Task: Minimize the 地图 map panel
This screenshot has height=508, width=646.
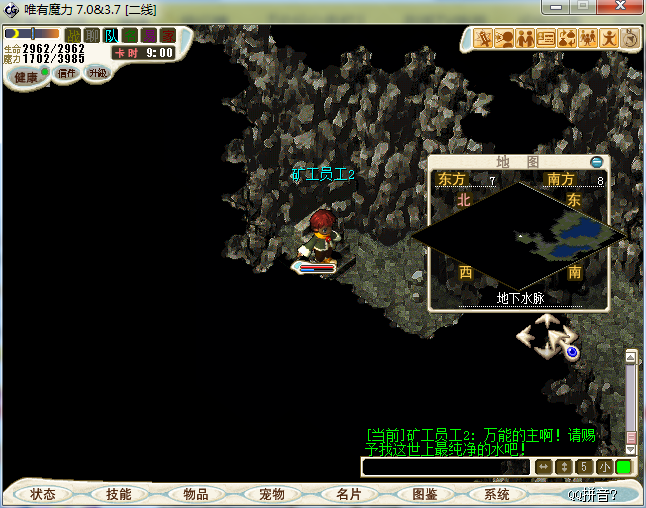Action: 597,162
